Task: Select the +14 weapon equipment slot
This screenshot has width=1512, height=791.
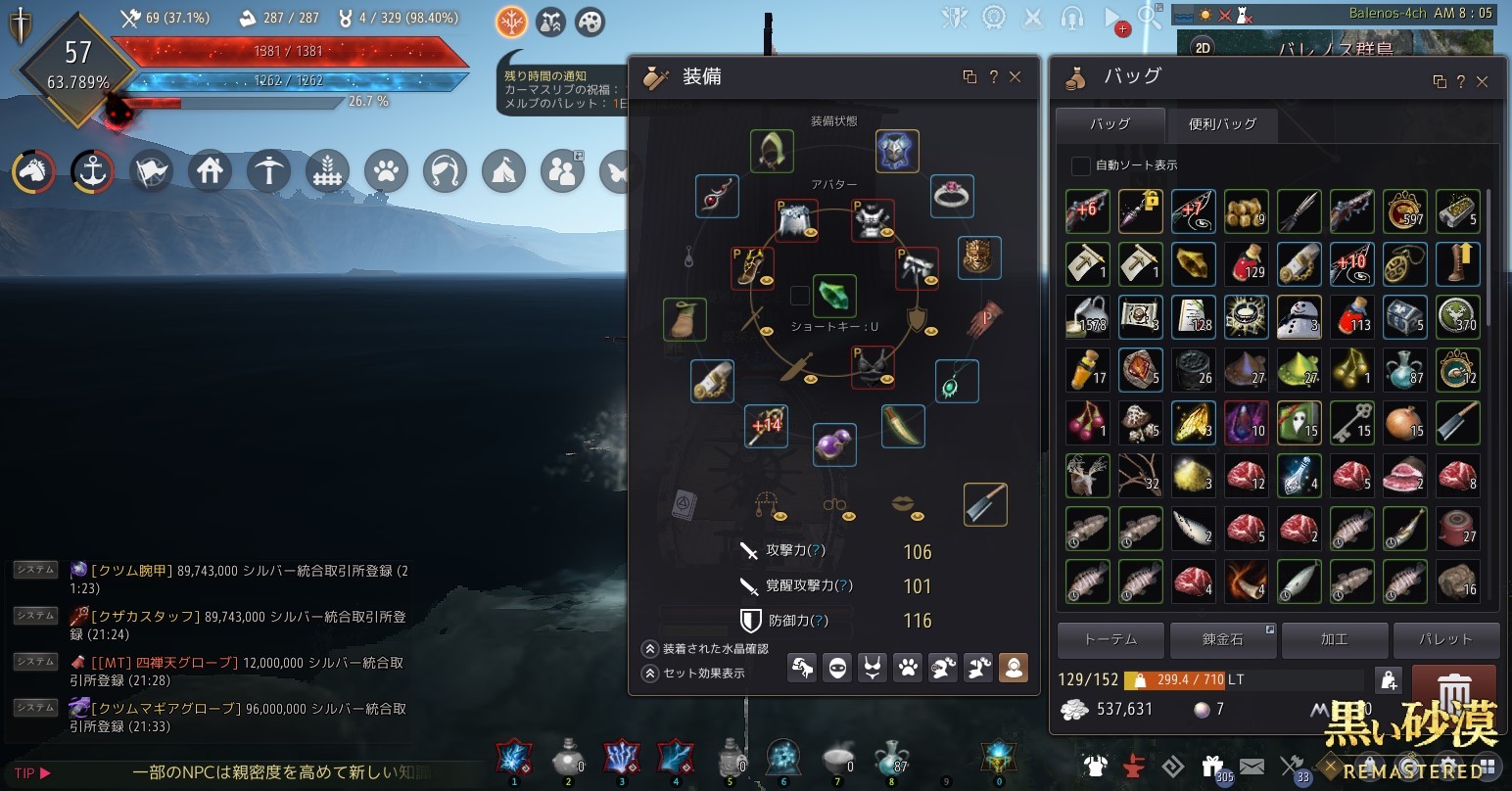Action: pyautogui.click(x=766, y=427)
